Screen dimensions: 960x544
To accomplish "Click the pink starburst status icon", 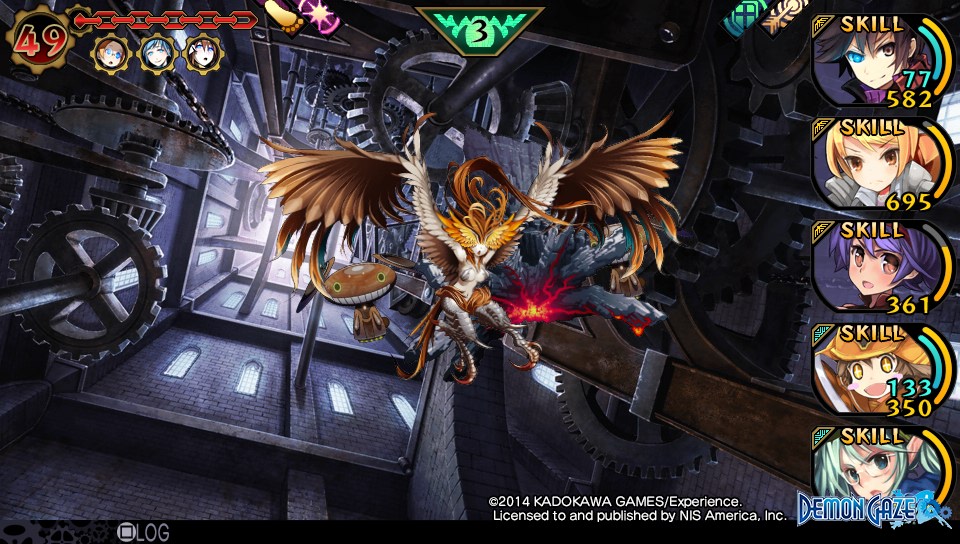I will pos(321,14).
